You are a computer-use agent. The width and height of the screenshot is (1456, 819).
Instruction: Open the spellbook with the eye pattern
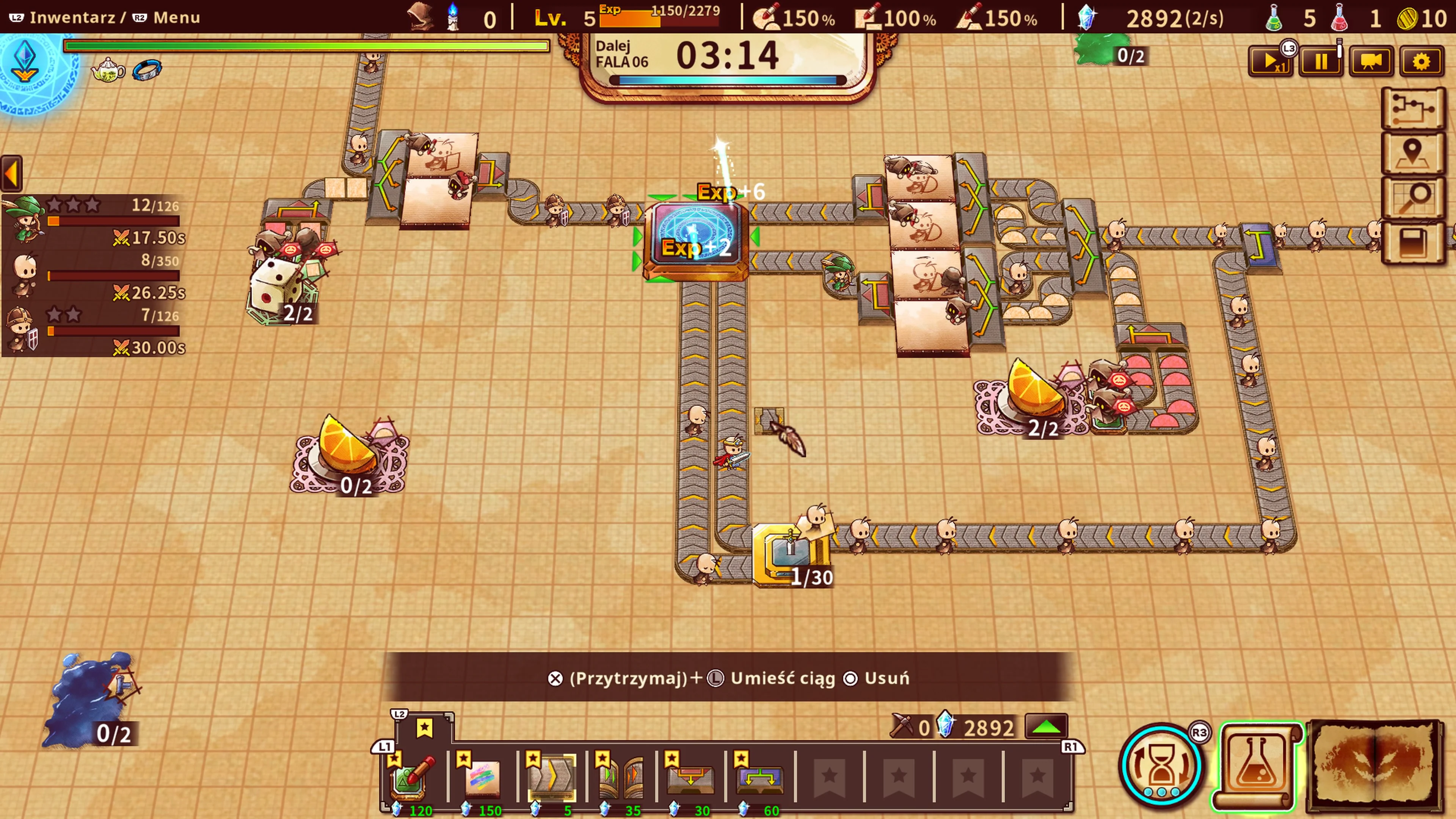[x=1374, y=765]
